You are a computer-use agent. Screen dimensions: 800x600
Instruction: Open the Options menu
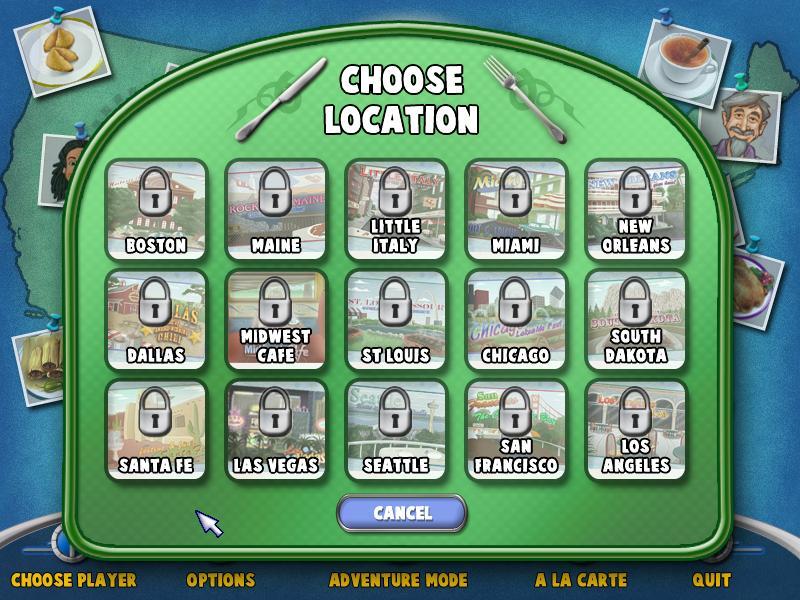click(221, 579)
